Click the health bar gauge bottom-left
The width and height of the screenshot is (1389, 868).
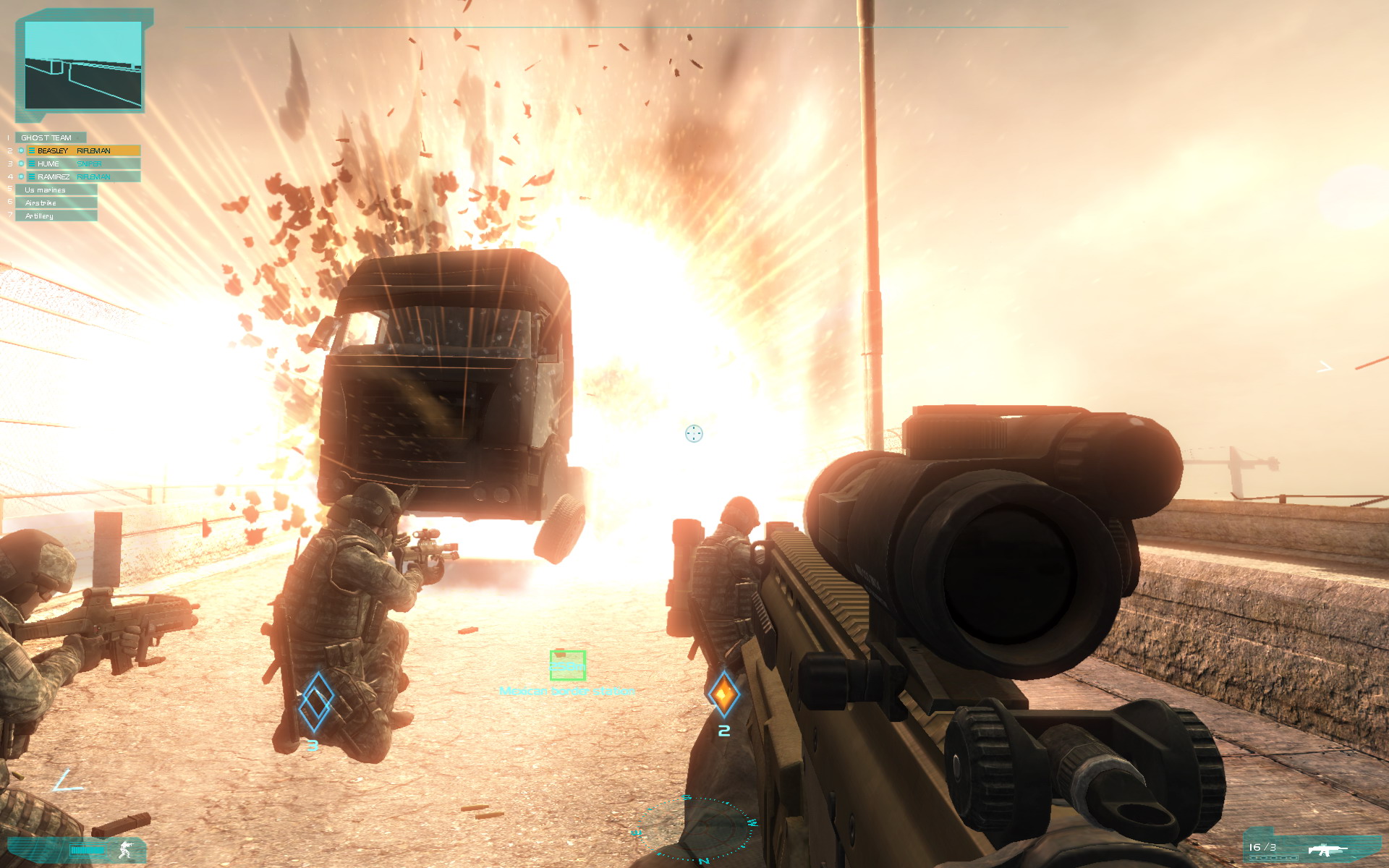pos(88,849)
